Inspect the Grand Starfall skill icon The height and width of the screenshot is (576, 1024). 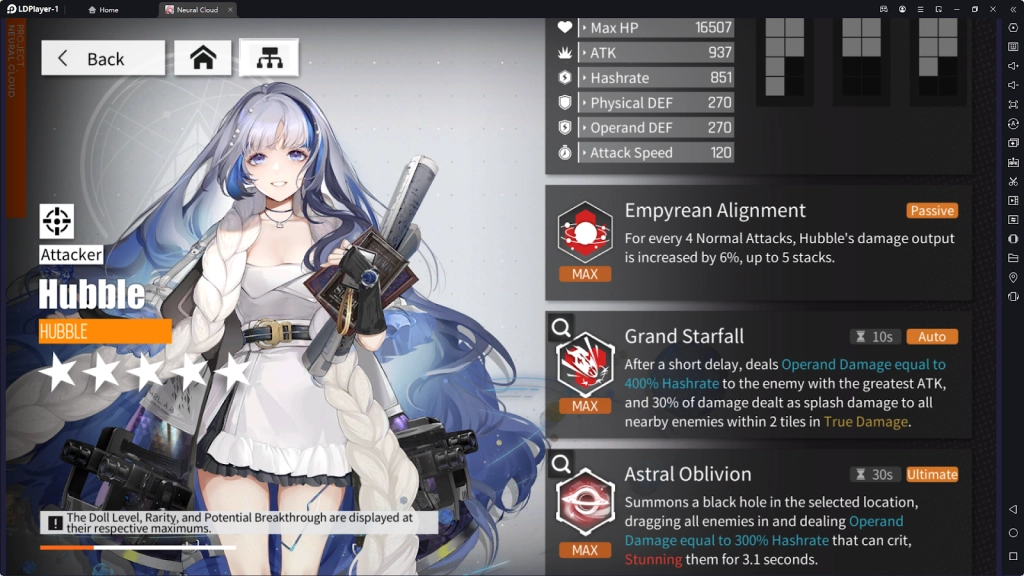(x=585, y=365)
